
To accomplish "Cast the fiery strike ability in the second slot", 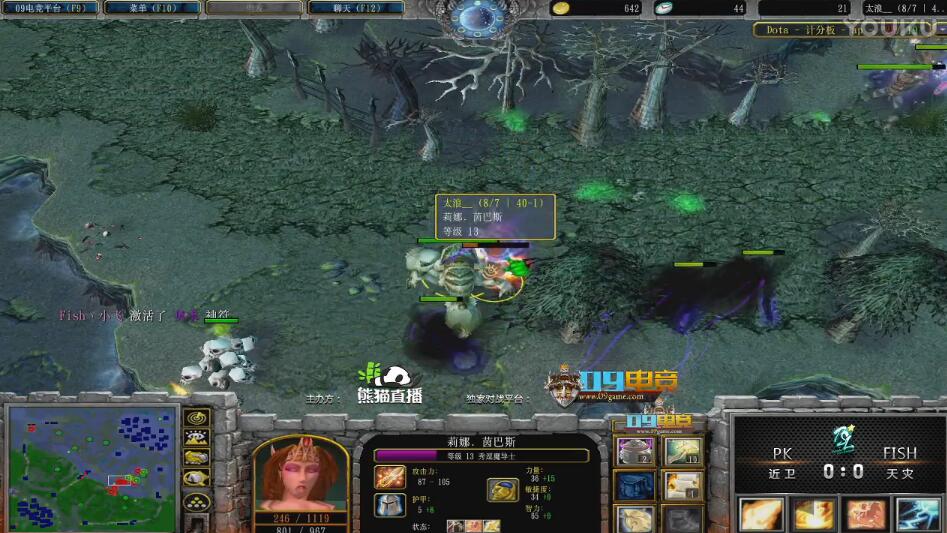I will 813,513.
